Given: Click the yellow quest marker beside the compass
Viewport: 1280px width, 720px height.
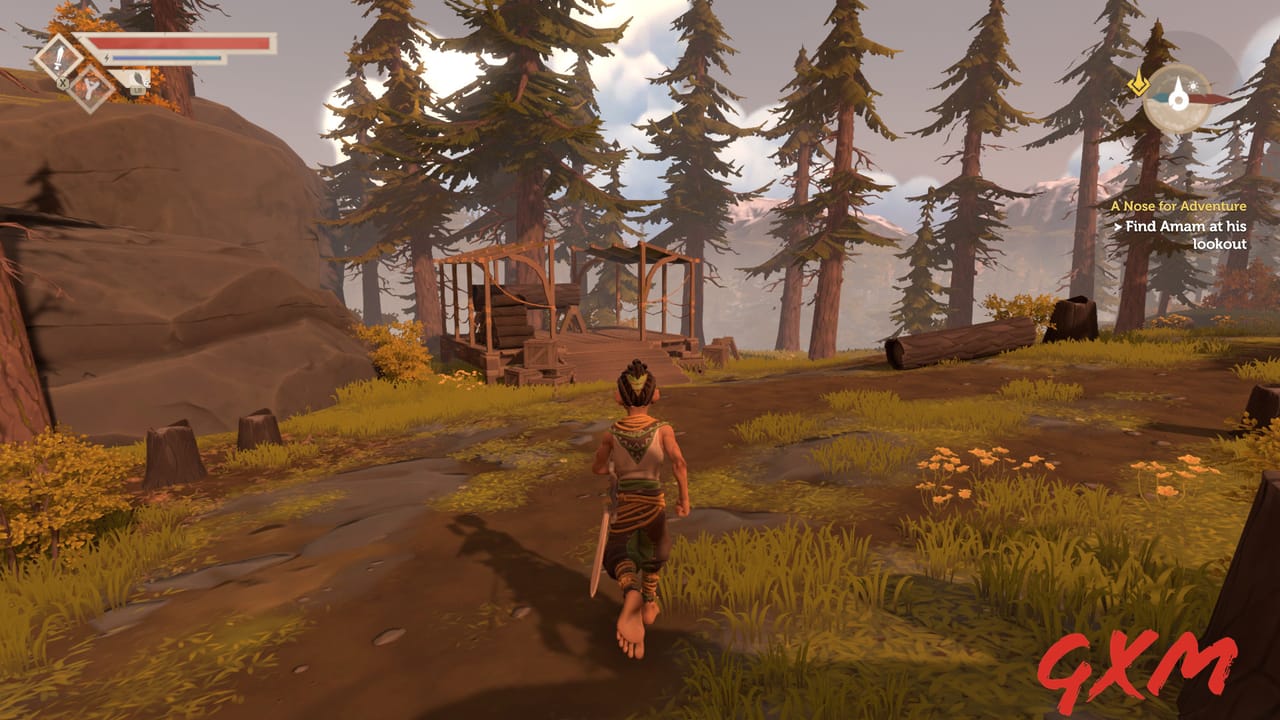Looking at the screenshot, I should click(x=1139, y=84).
